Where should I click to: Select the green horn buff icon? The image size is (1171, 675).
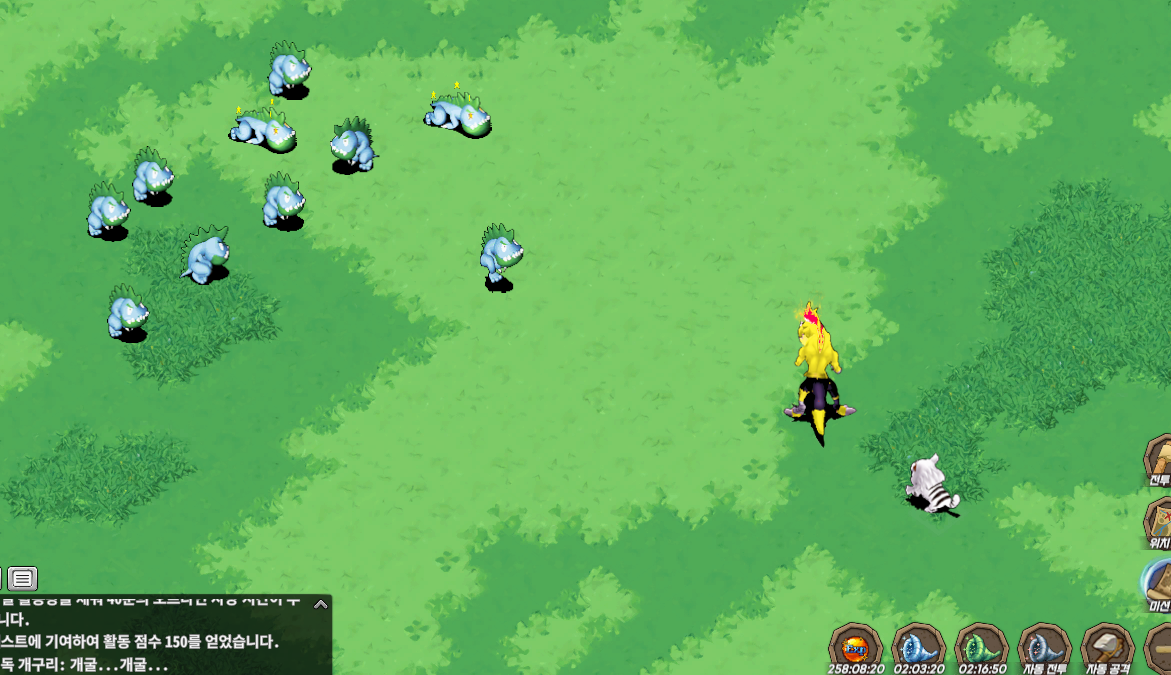point(981,645)
